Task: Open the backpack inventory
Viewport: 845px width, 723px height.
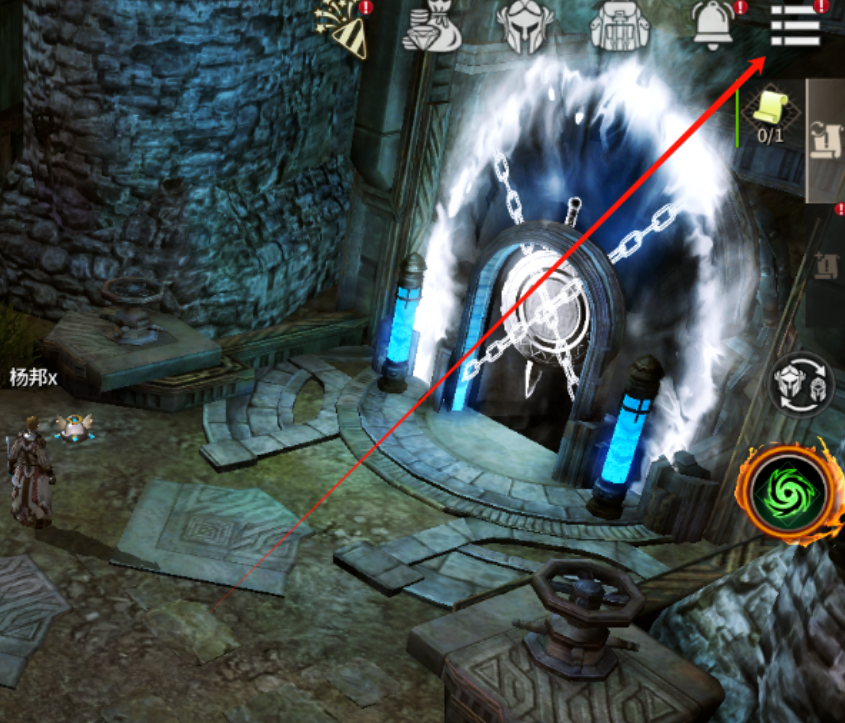Action: coord(619,25)
